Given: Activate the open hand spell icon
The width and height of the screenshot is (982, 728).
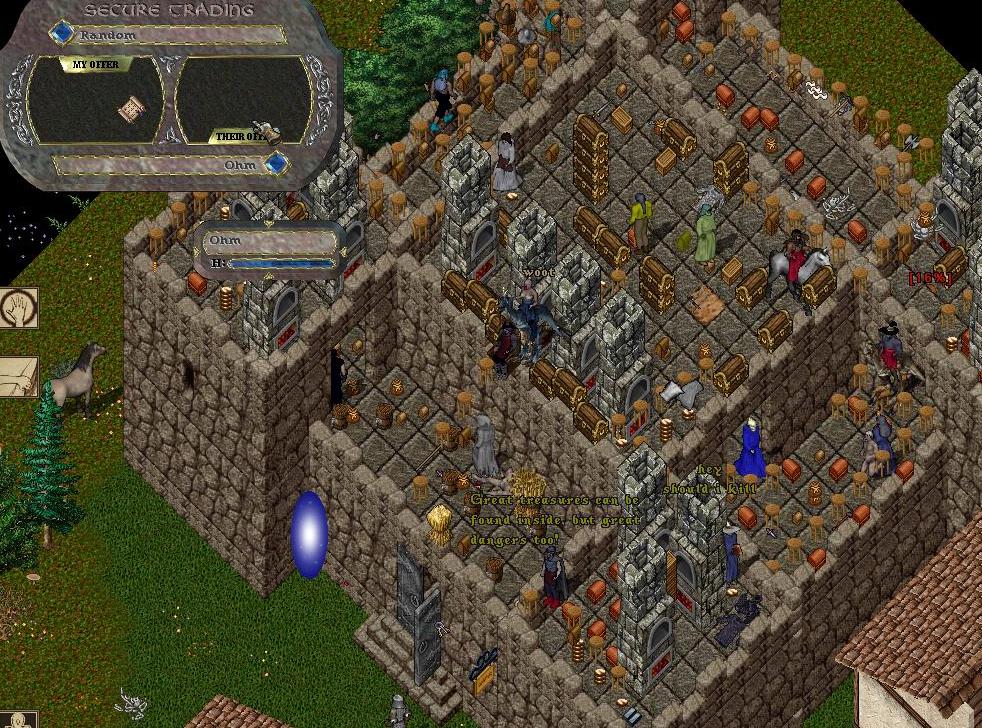Looking at the screenshot, I should click(x=17, y=307).
